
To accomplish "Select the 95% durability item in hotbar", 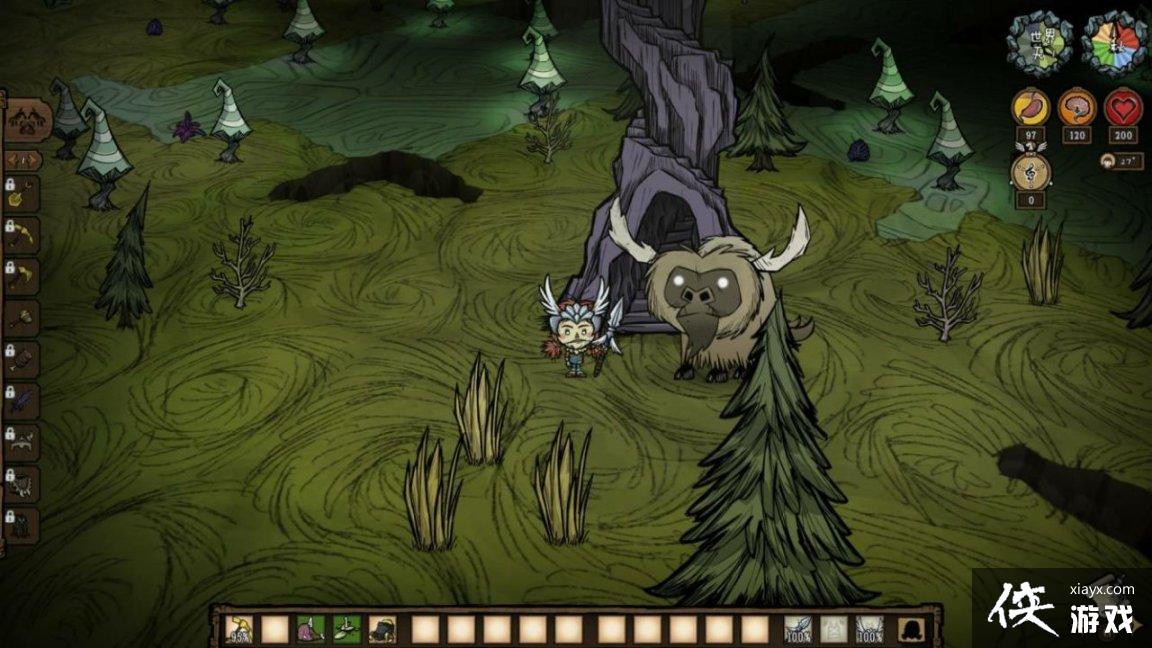I will click(x=239, y=629).
